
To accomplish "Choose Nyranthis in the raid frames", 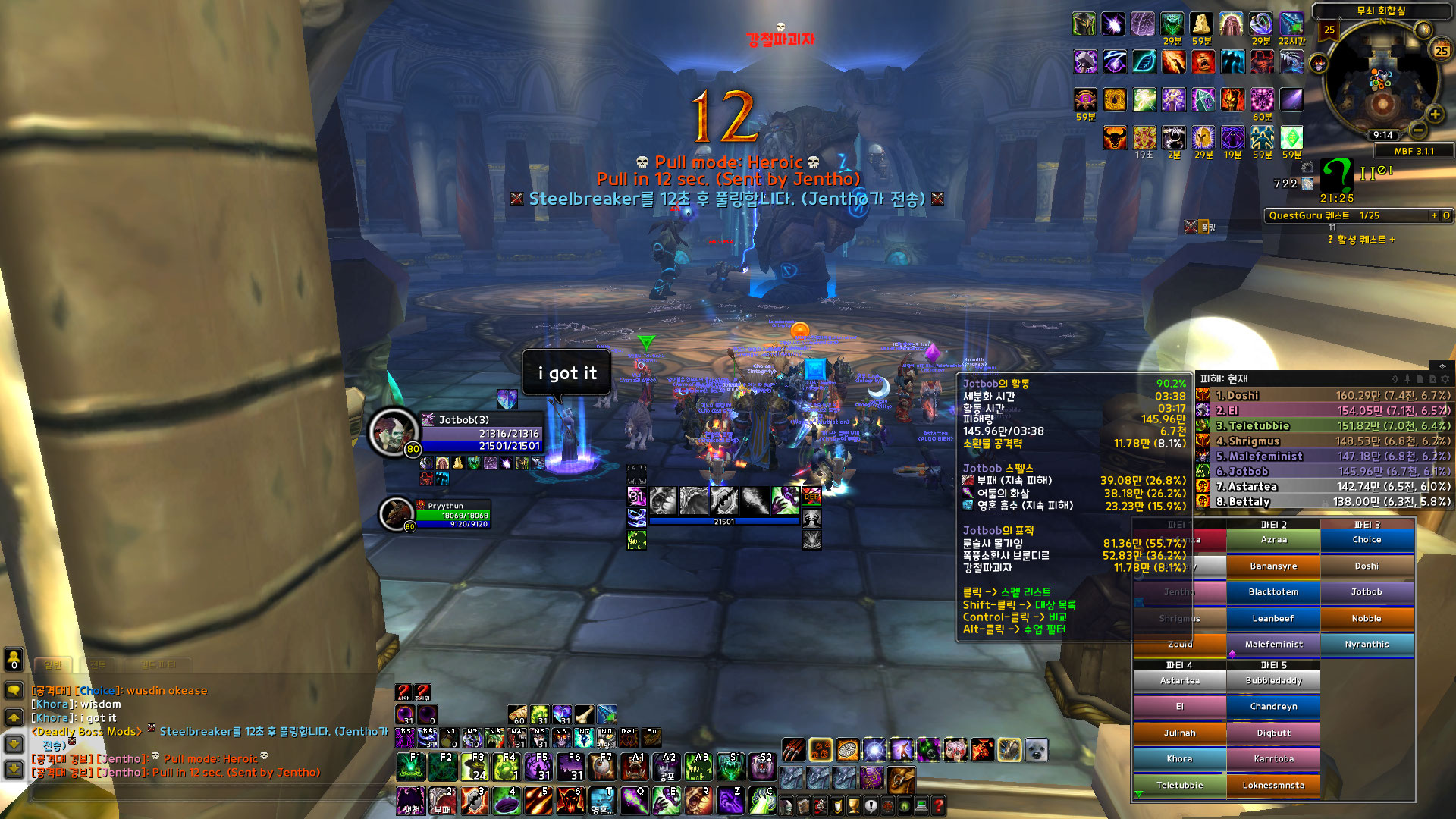I will click(x=1367, y=645).
